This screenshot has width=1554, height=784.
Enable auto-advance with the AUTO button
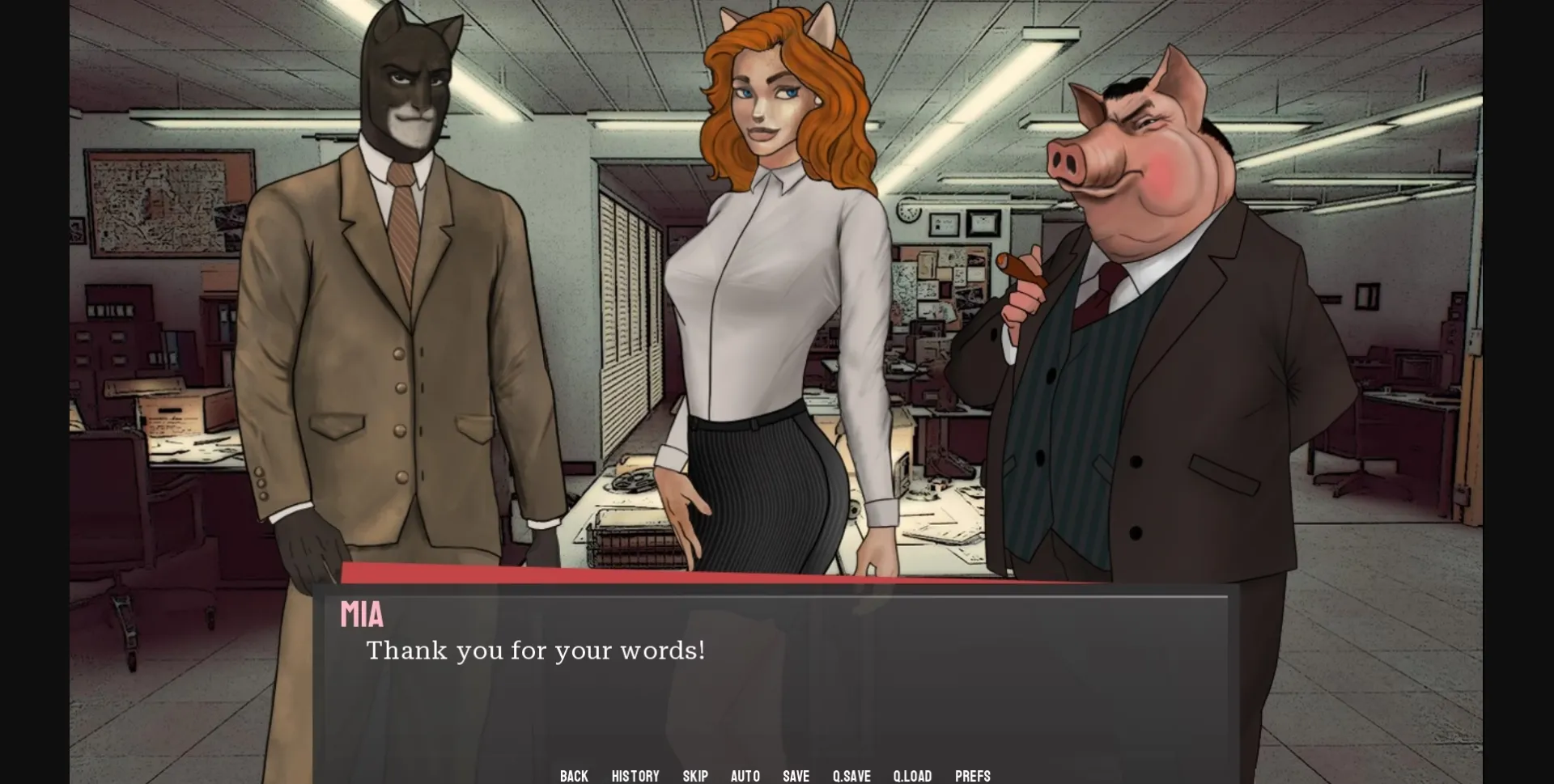(x=745, y=775)
